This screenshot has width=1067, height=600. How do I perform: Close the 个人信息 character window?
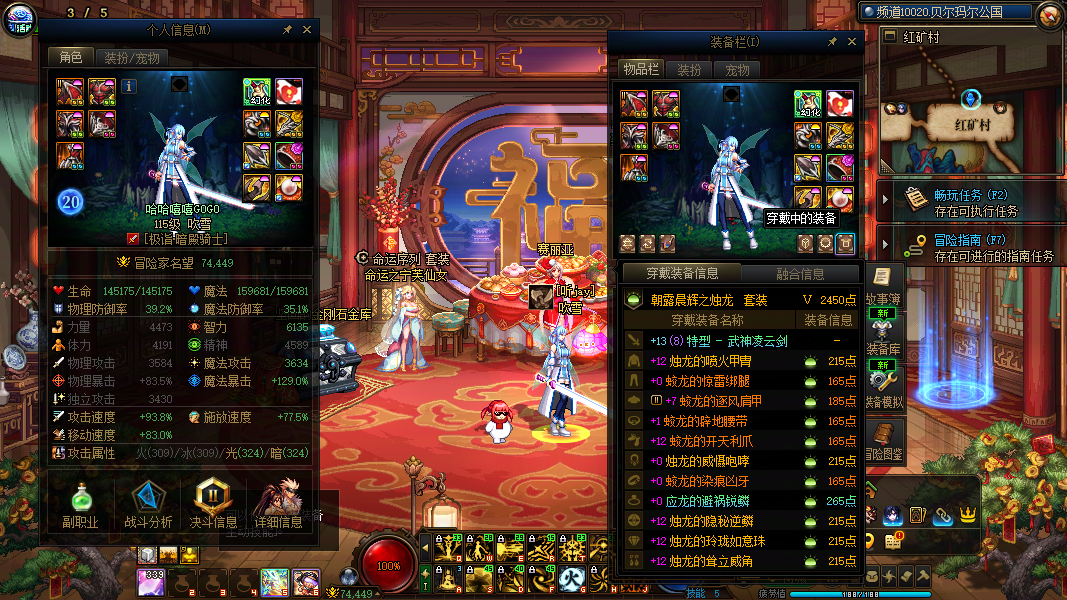[307, 30]
